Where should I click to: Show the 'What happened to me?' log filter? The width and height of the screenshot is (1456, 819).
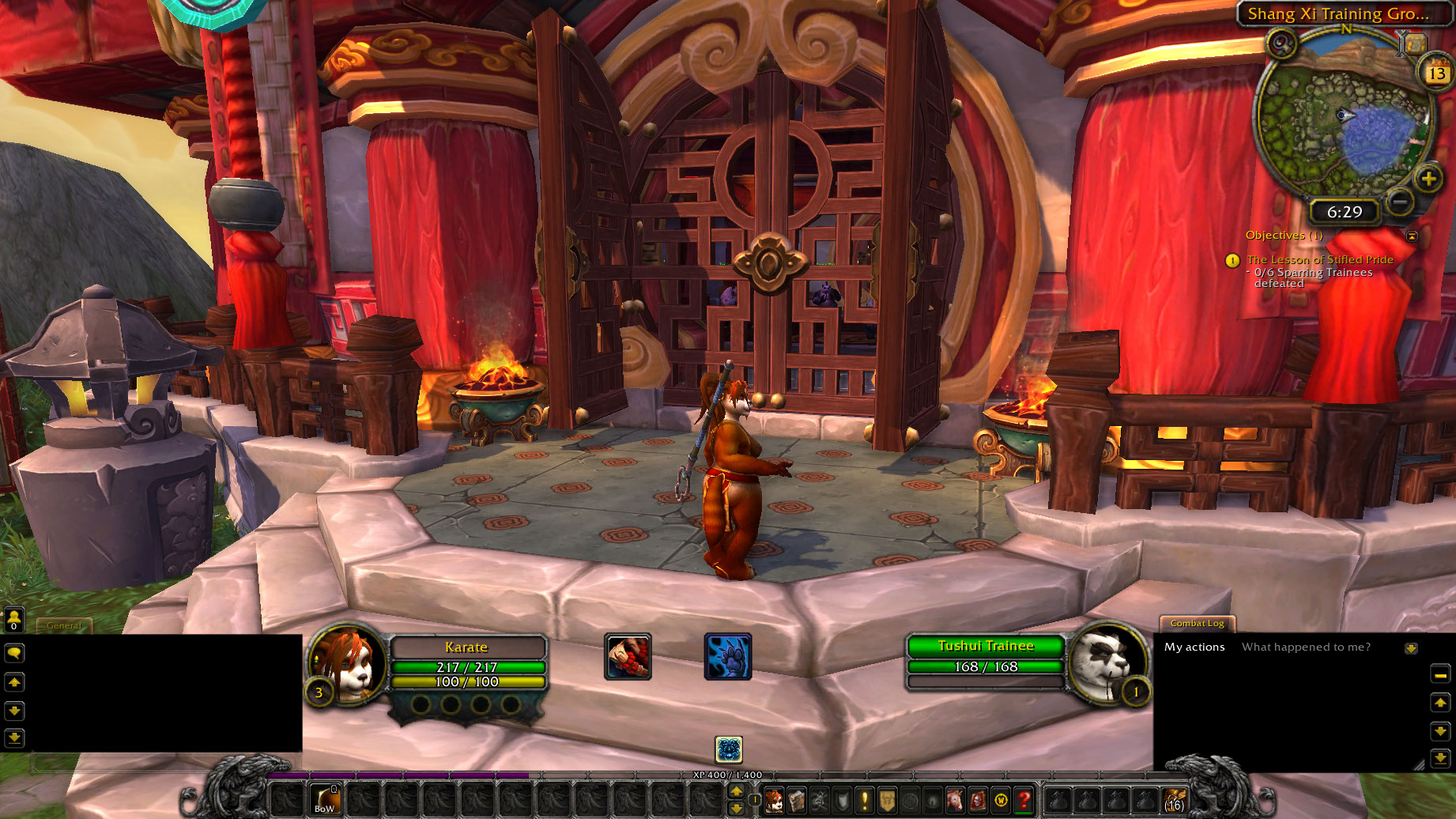(x=1306, y=647)
